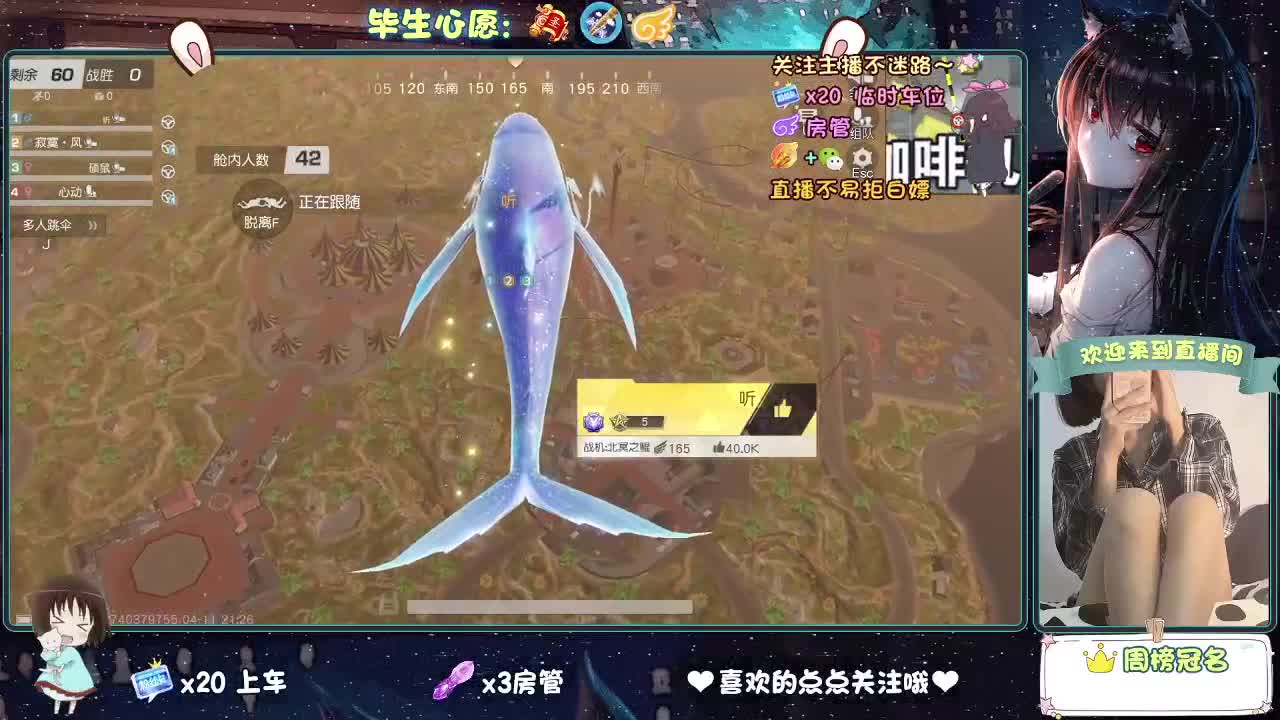Click the golden wings wish icon

(x=654, y=24)
